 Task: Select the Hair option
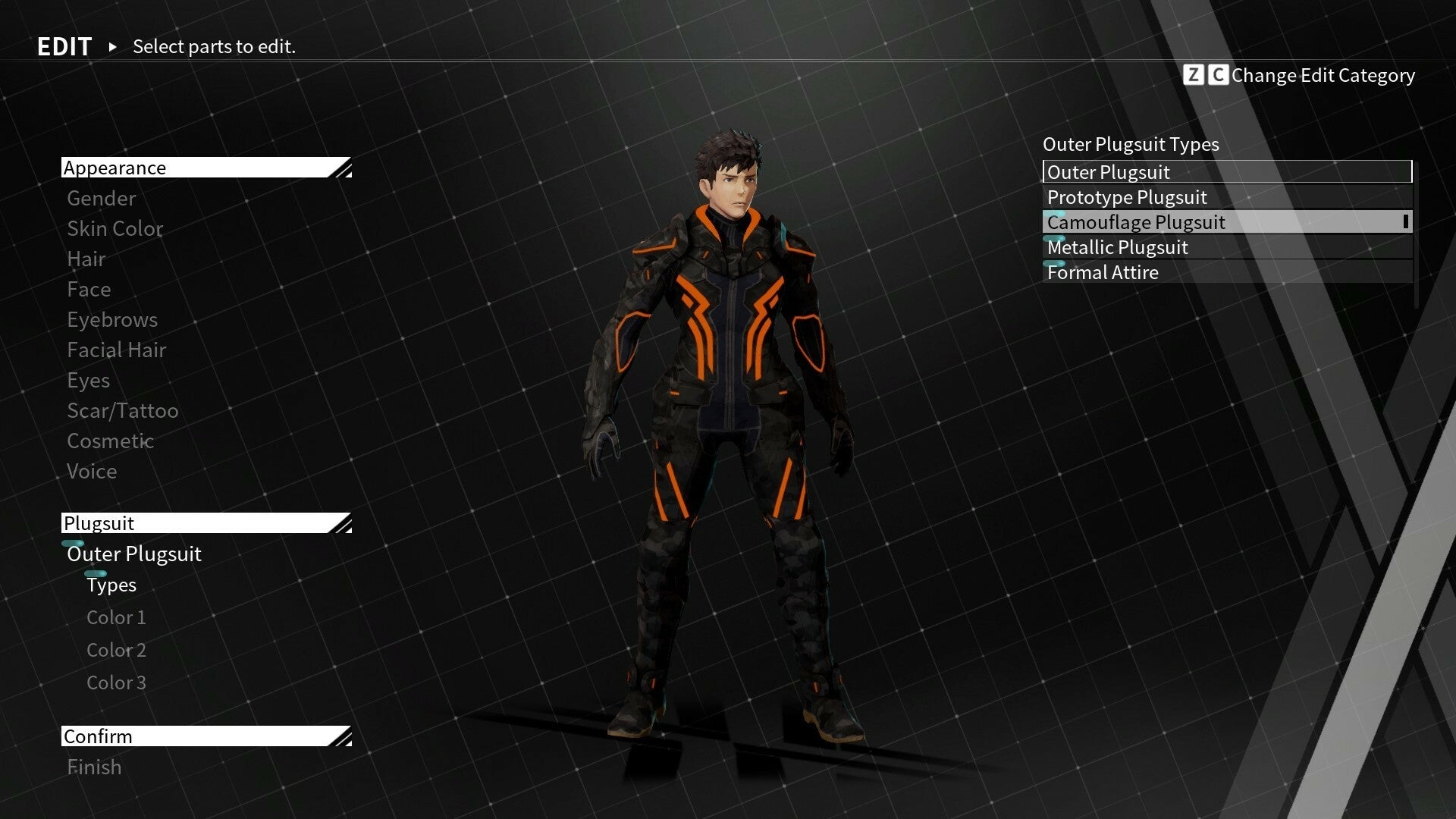86,259
